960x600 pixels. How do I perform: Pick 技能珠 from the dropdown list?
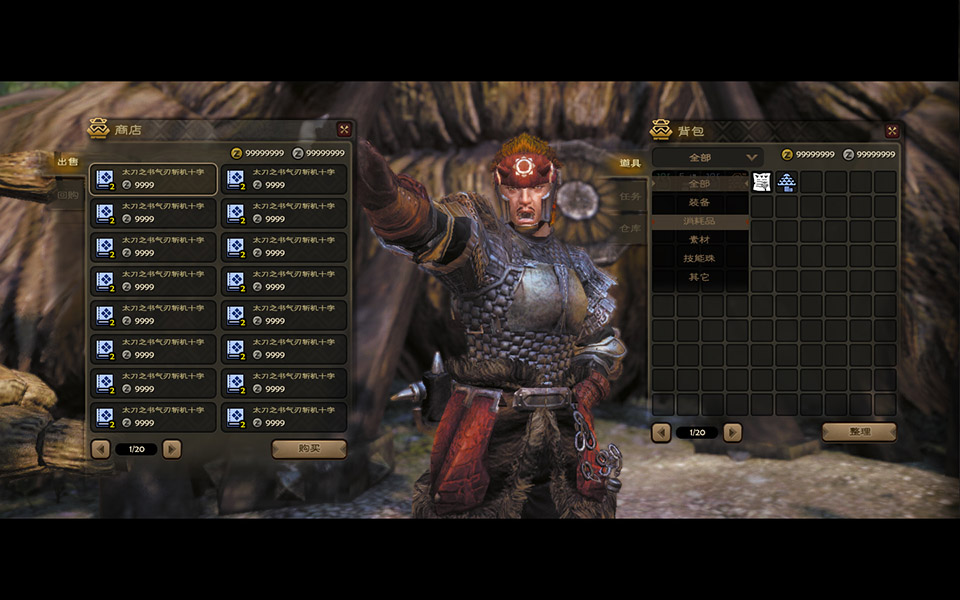point(700,258)
